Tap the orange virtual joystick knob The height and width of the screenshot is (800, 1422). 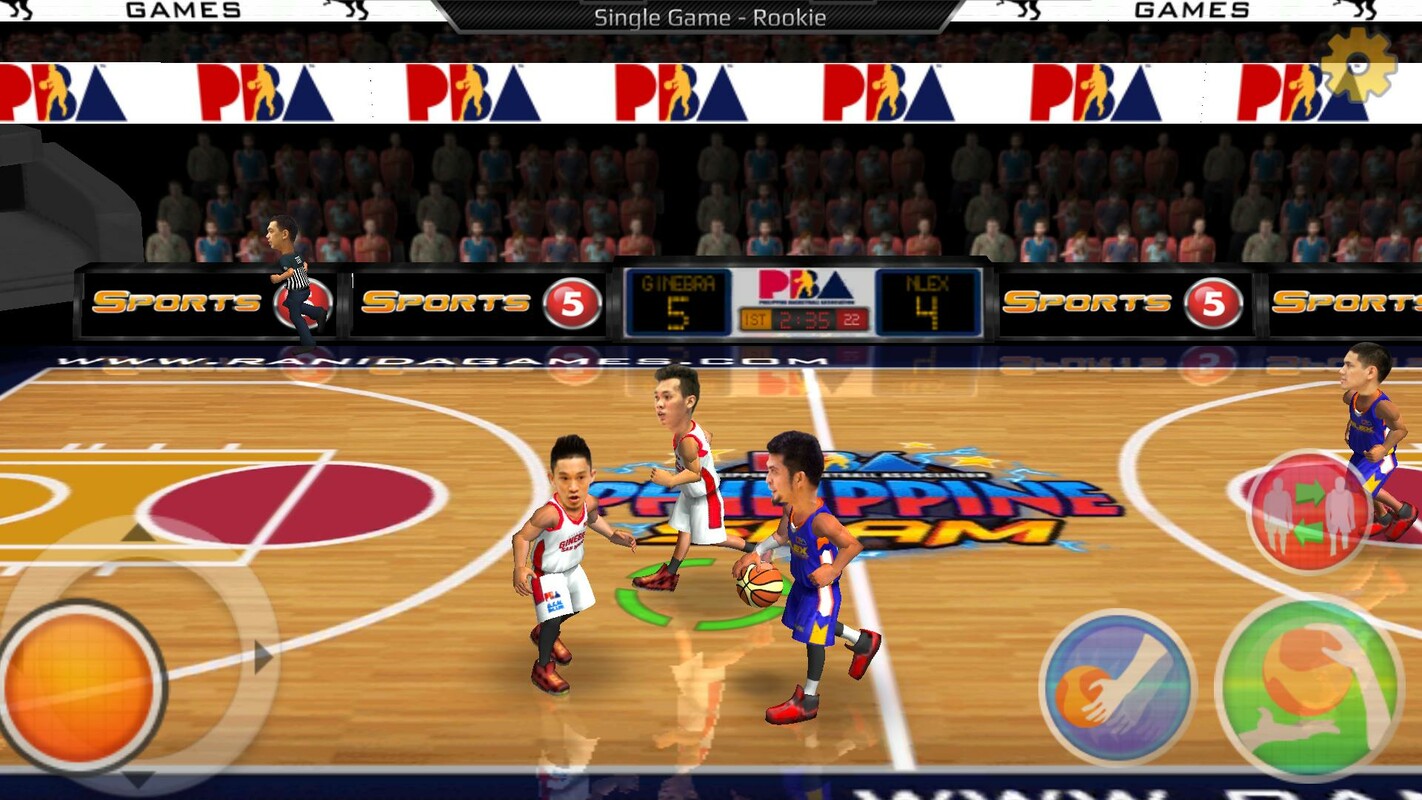click(82, 687)
